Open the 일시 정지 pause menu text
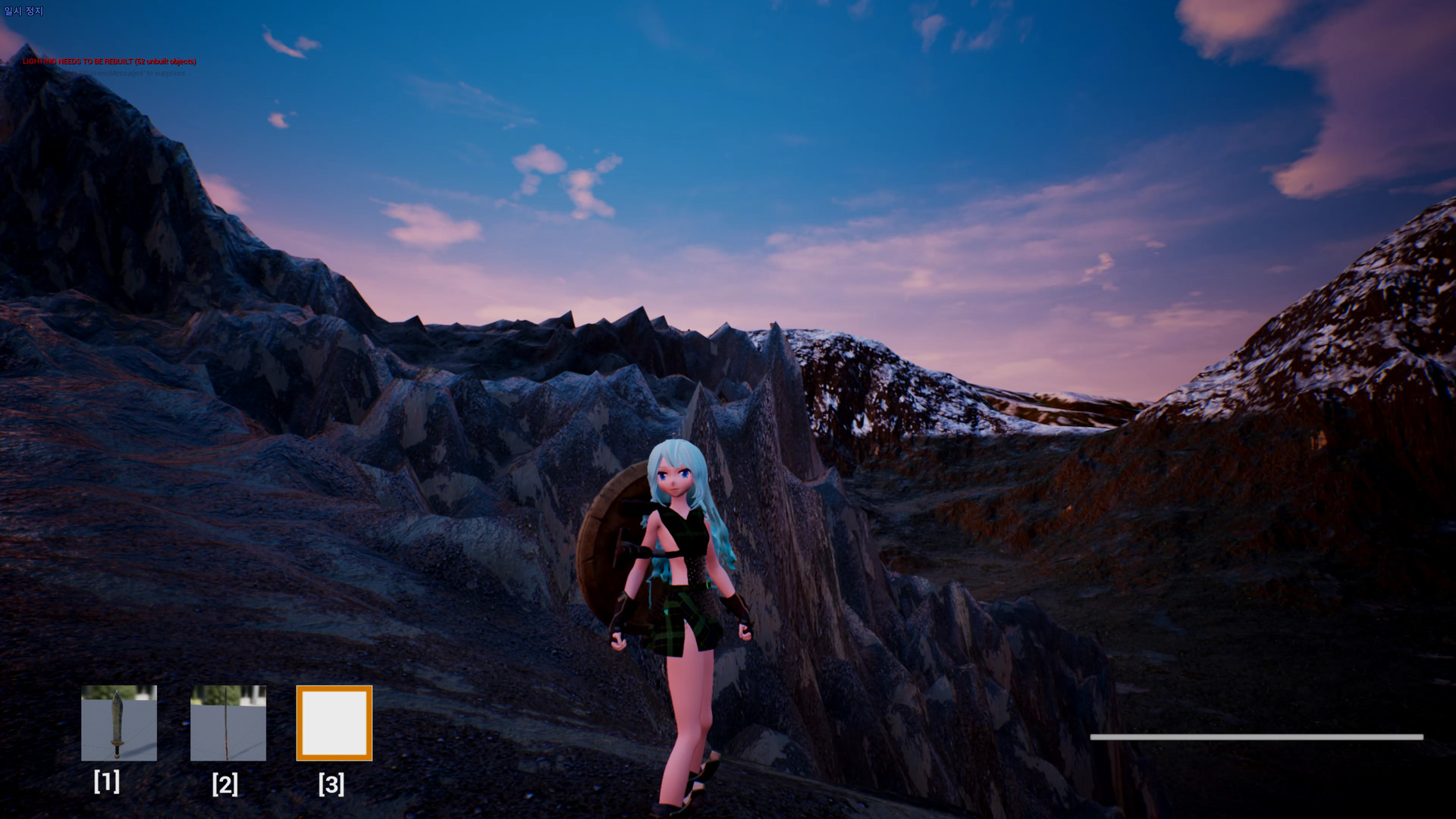 (22, 11)
